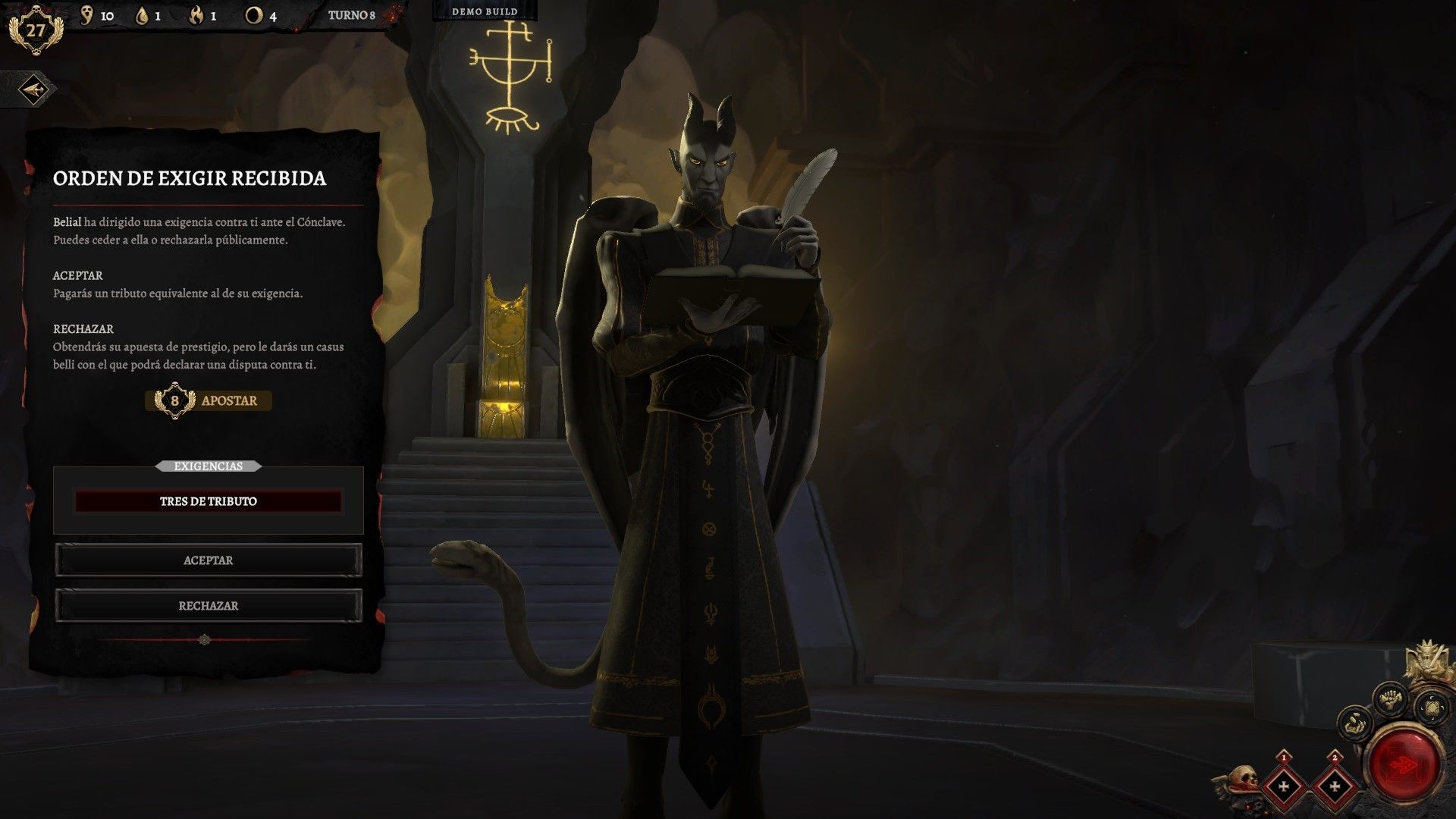Click the 8 Apostar prestige wager badge

click(x=208, y=400)
